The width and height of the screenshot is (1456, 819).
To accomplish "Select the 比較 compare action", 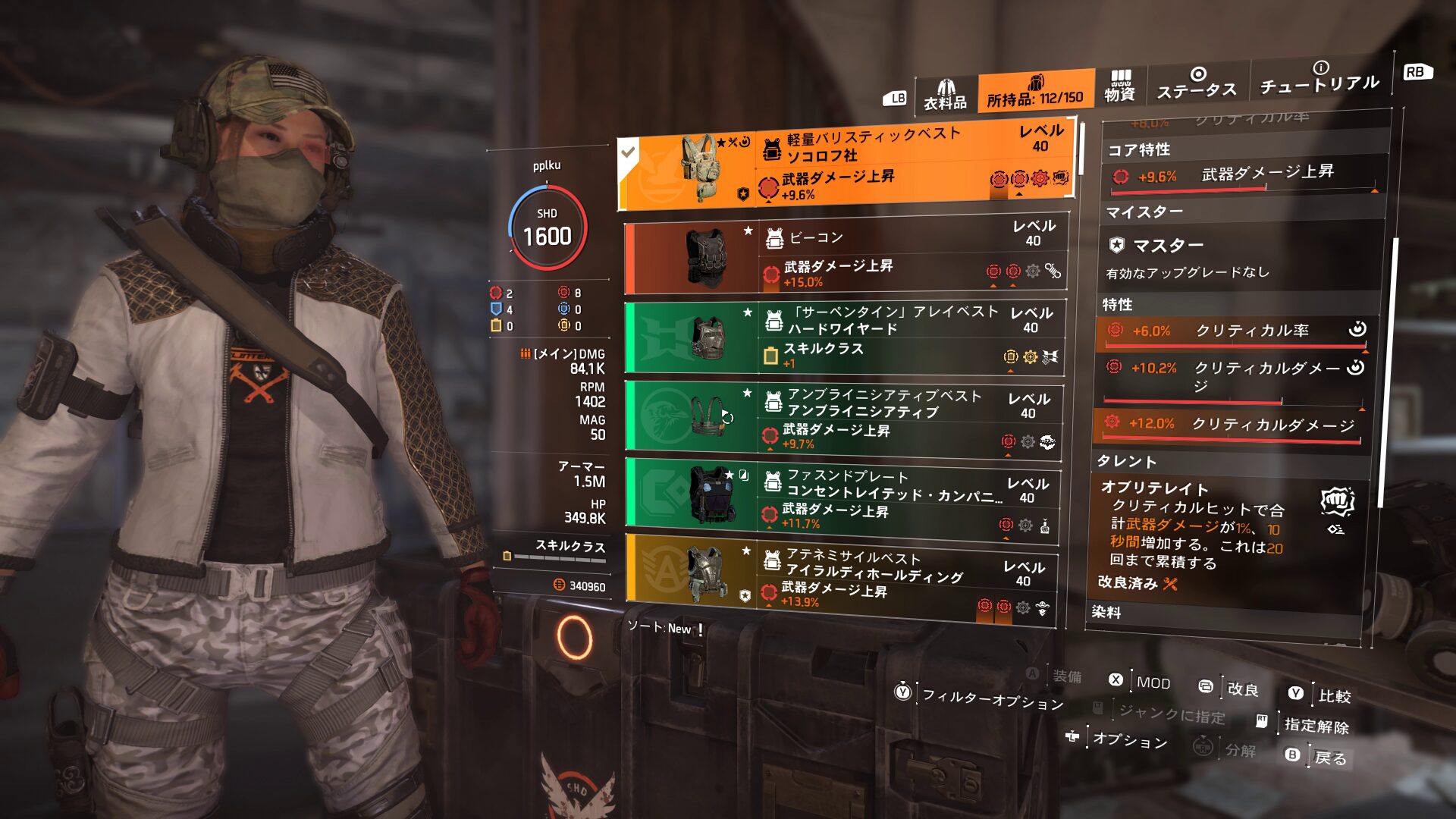I will tap(1333, 695).
